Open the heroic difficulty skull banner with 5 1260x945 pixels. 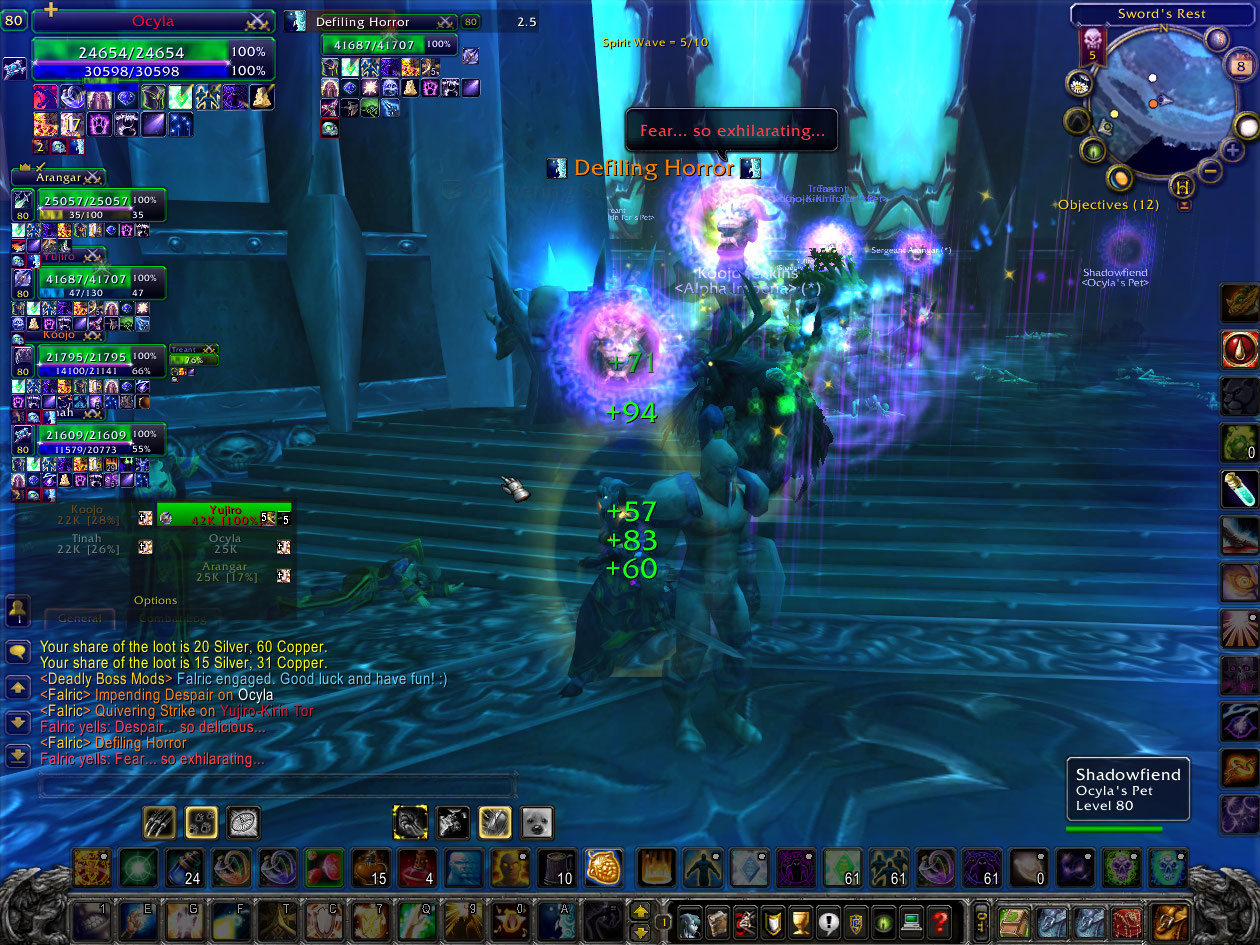(x=1091, y=47)
